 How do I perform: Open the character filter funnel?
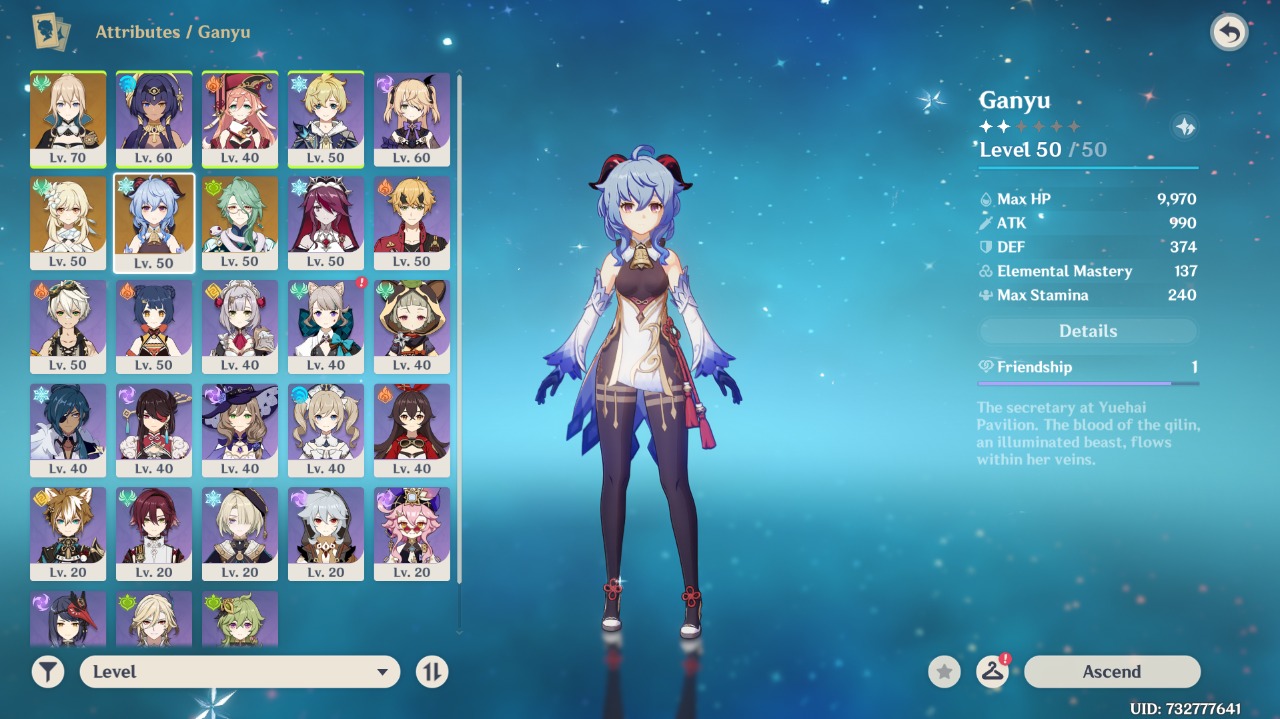(48, 672)
